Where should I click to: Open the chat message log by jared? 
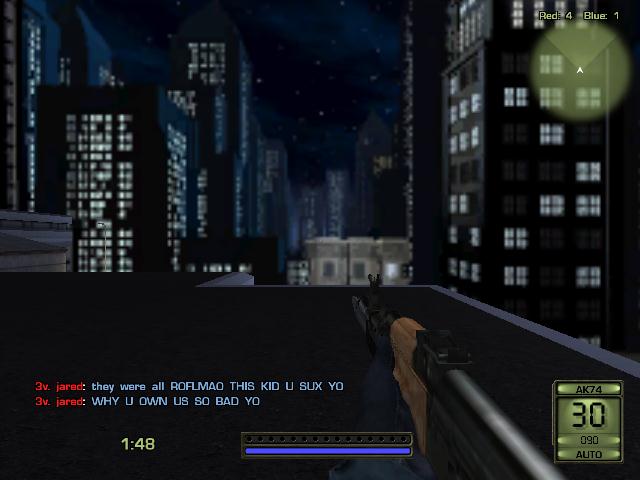tap(190, 394)
